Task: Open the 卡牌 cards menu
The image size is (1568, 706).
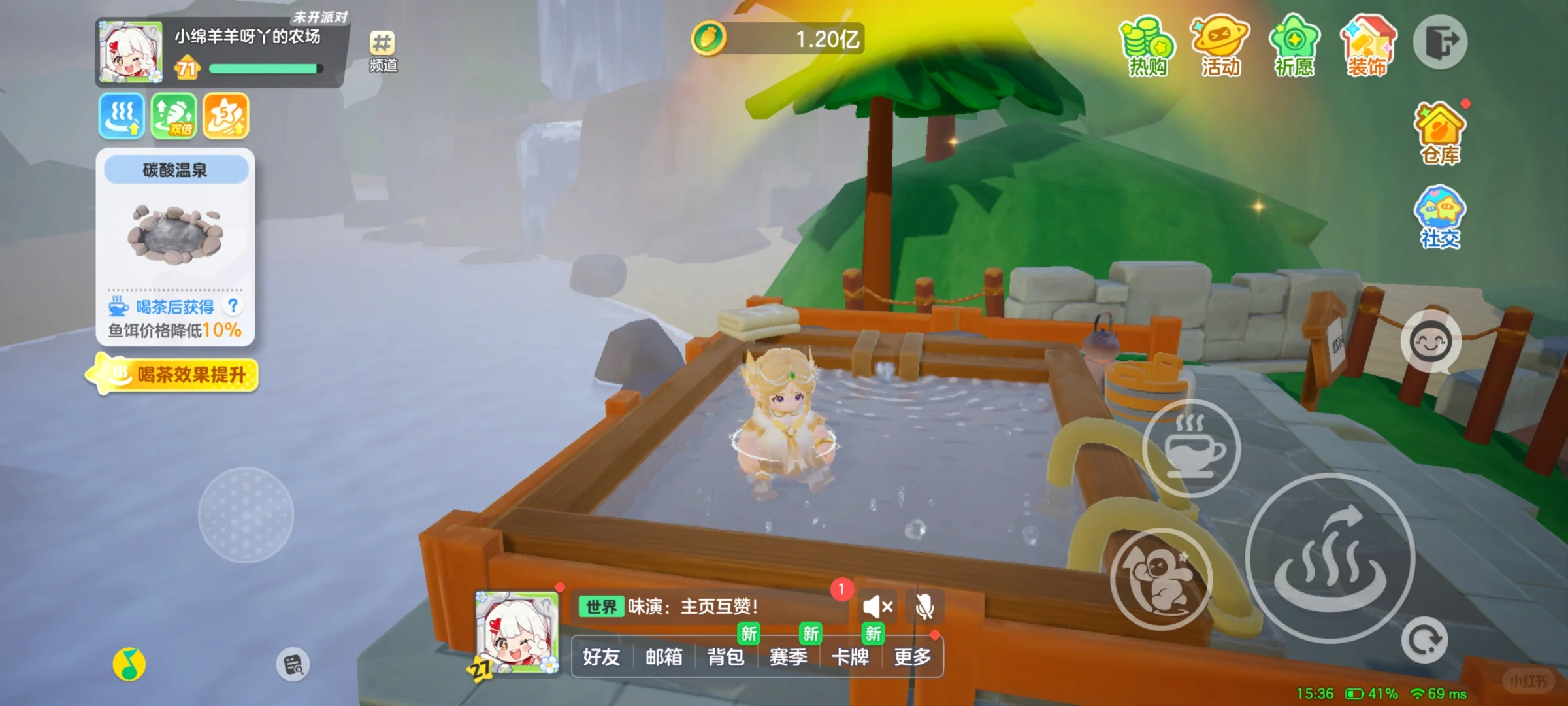Action: tap(850, 656)
